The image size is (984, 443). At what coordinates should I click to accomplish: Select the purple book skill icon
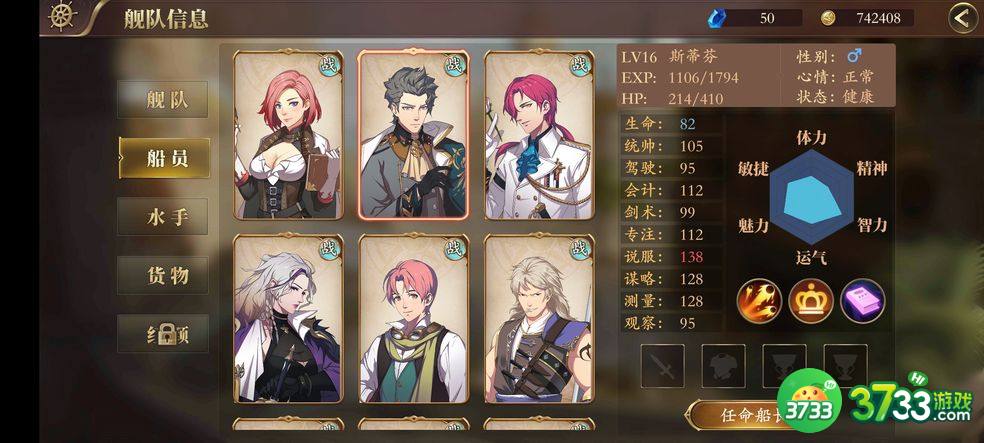862,300
